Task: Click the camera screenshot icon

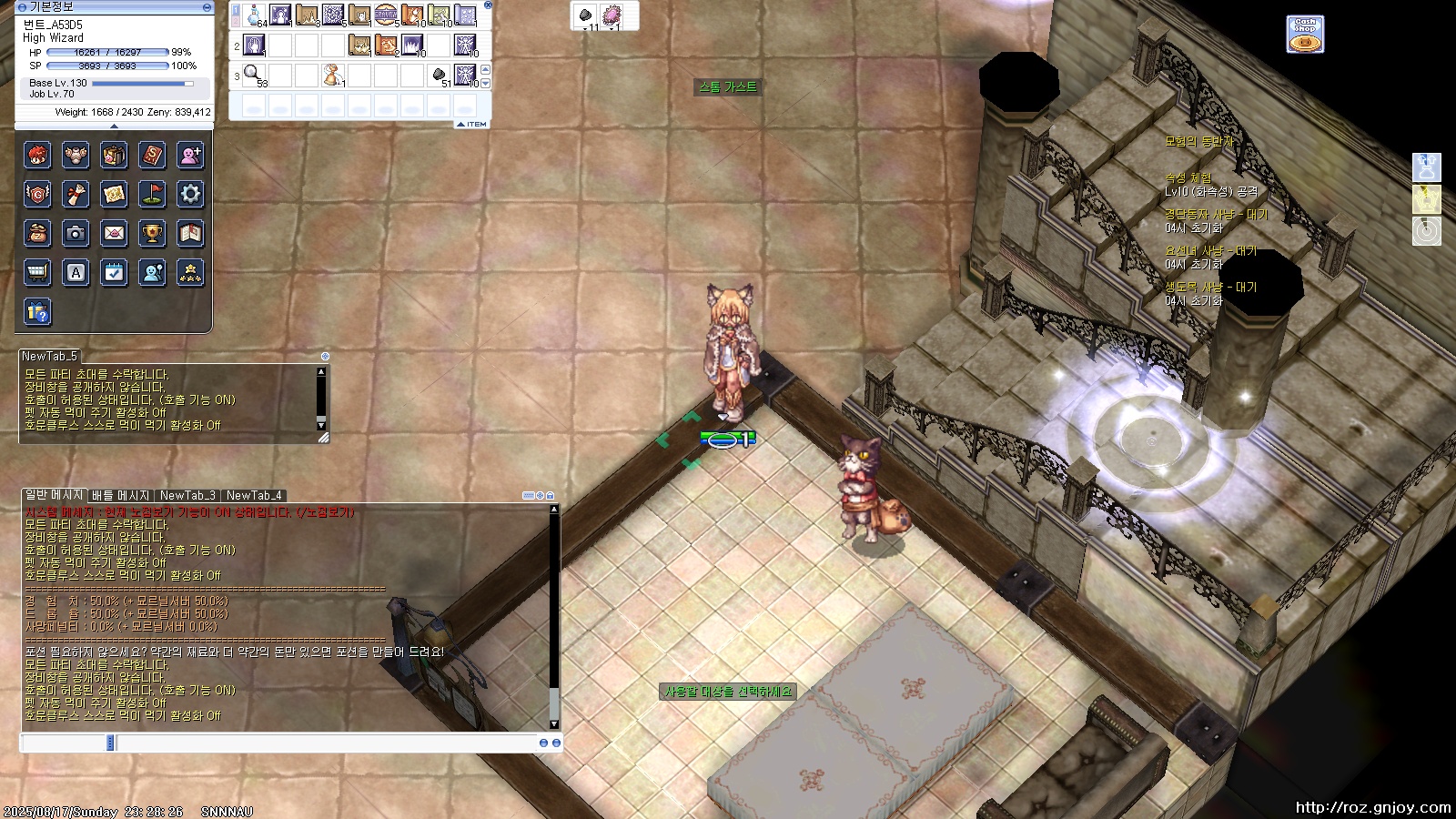Action: click(x=76, y=234)
